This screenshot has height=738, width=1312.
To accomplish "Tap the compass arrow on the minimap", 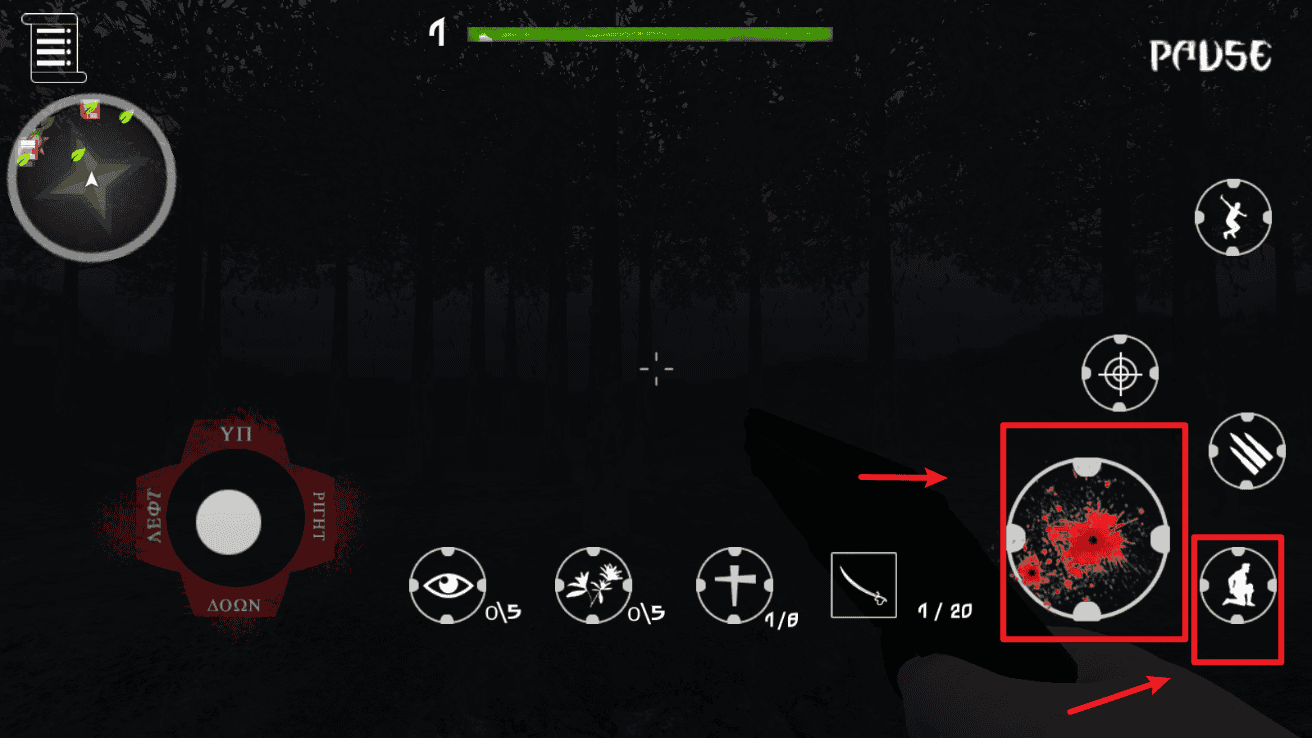I will (90, 180).
